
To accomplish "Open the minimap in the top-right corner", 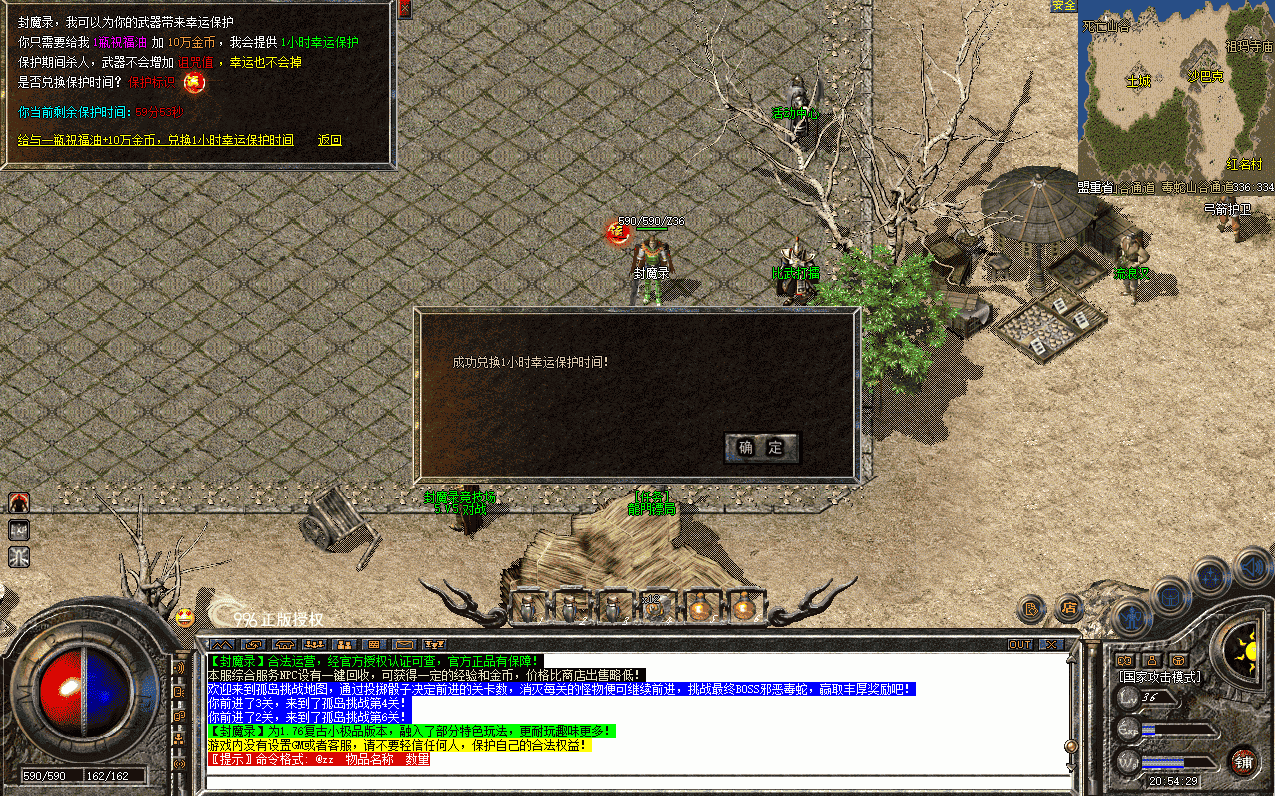I will [1176, 96].
